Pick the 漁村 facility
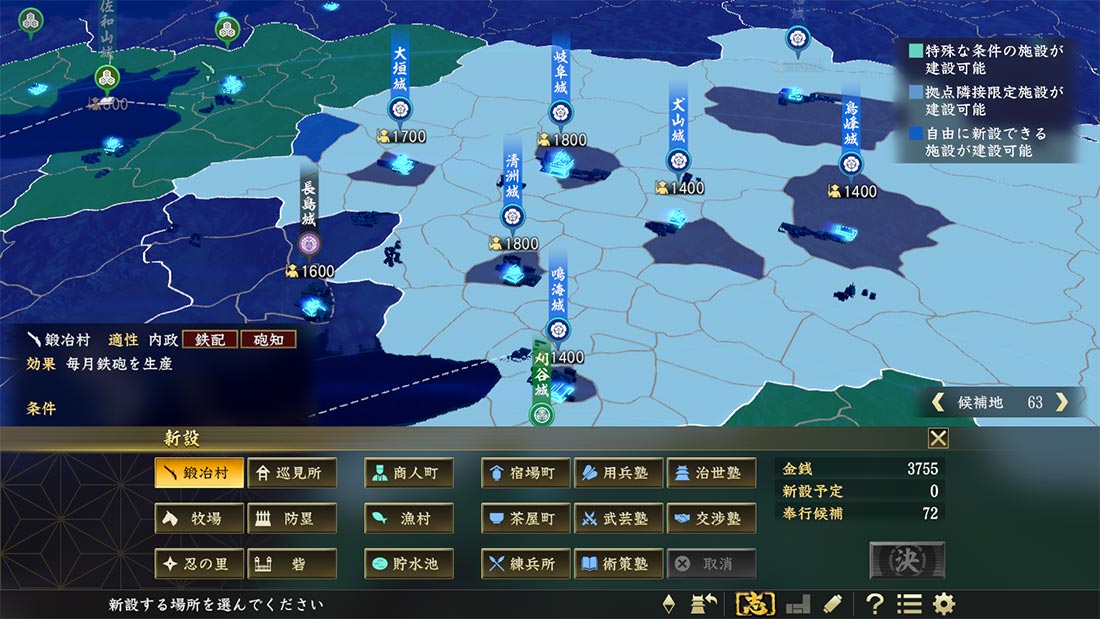 pyautogui.click(x=408, y=518)
